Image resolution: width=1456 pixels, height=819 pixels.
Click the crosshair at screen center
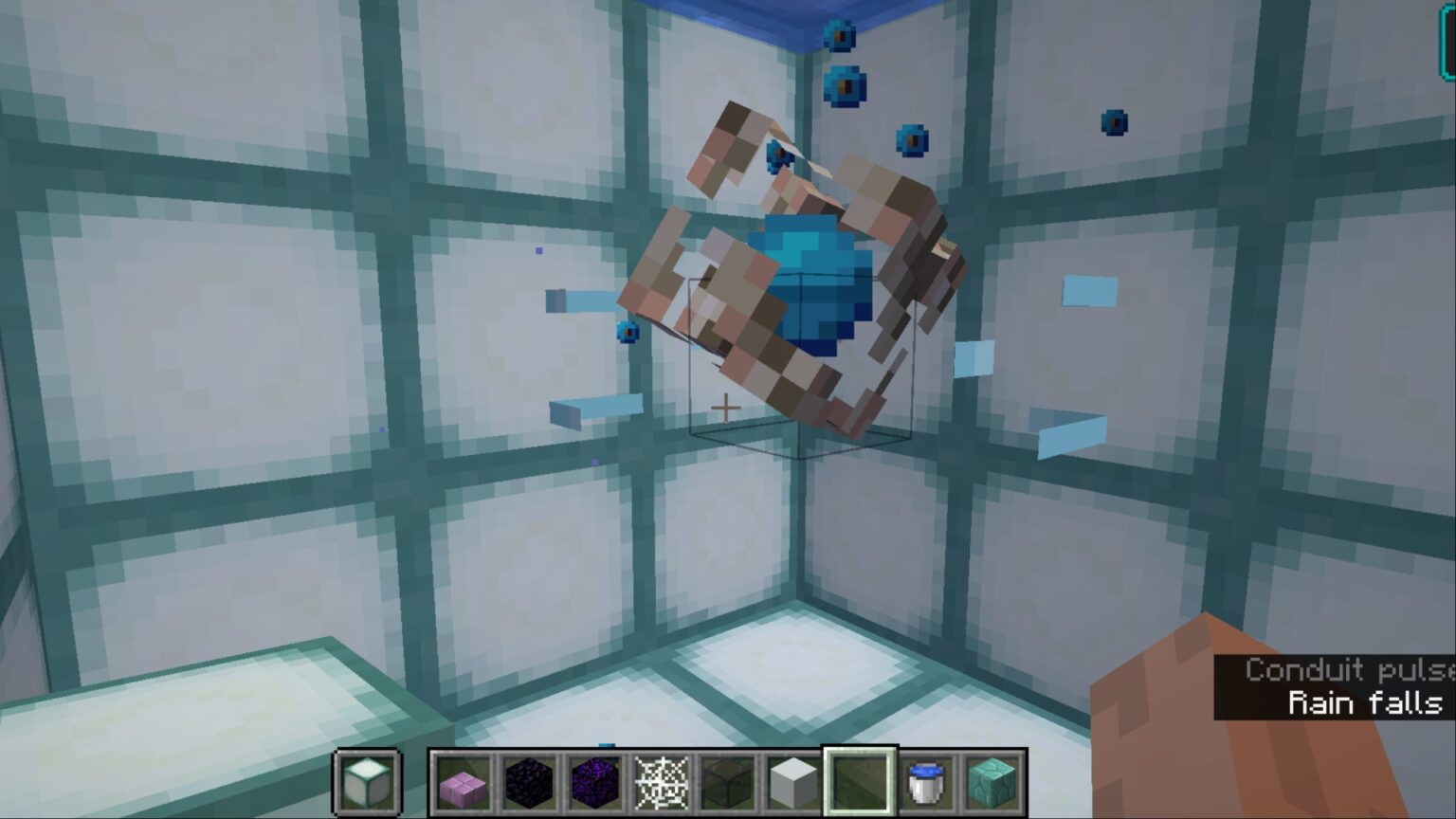(x=726, y=407)
